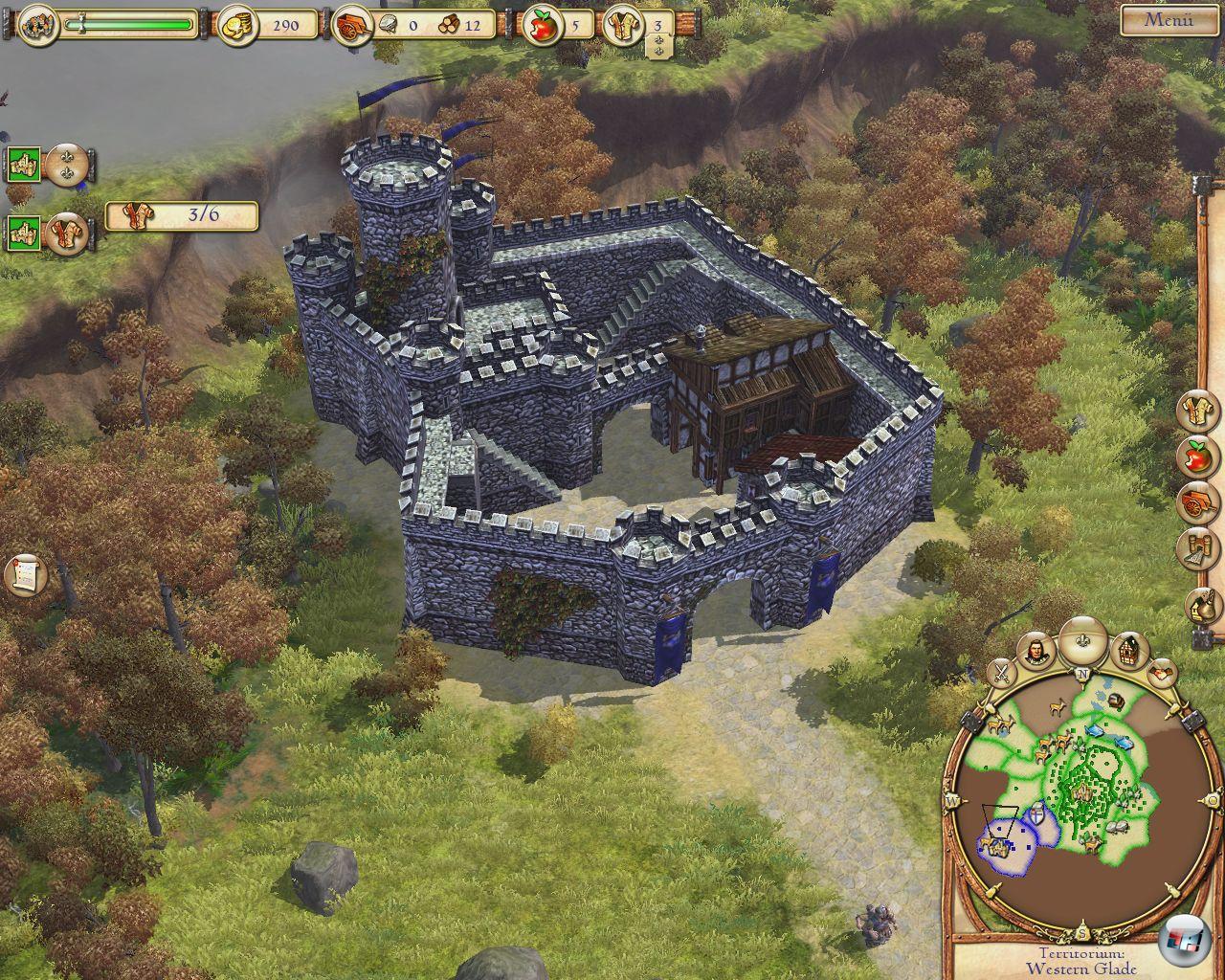Open the half-timbered house building button

click(x=1130, y=651)
